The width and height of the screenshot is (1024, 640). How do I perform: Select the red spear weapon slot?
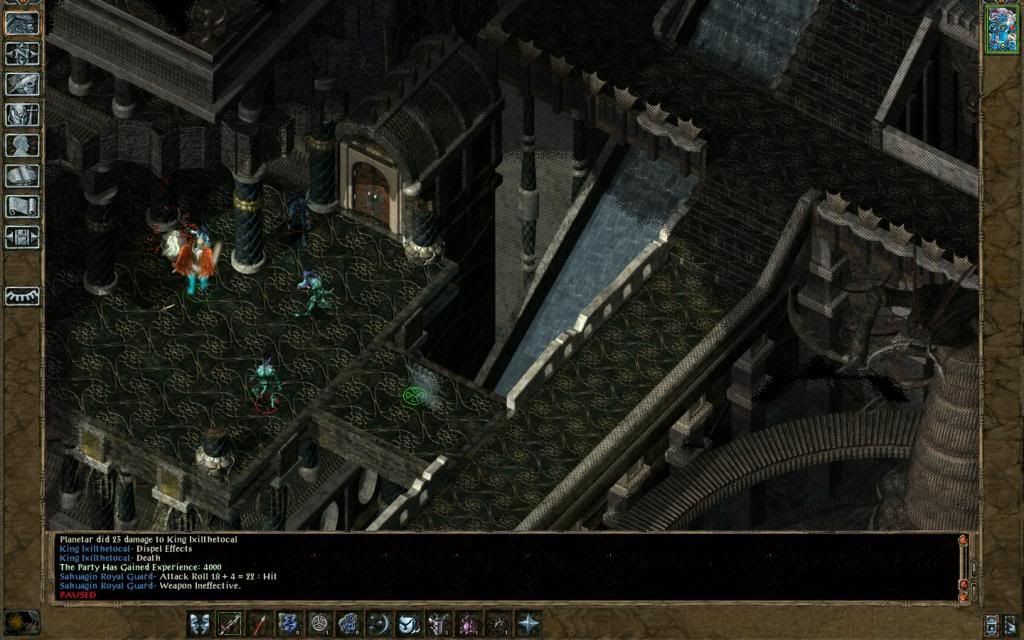click(260, 623)
